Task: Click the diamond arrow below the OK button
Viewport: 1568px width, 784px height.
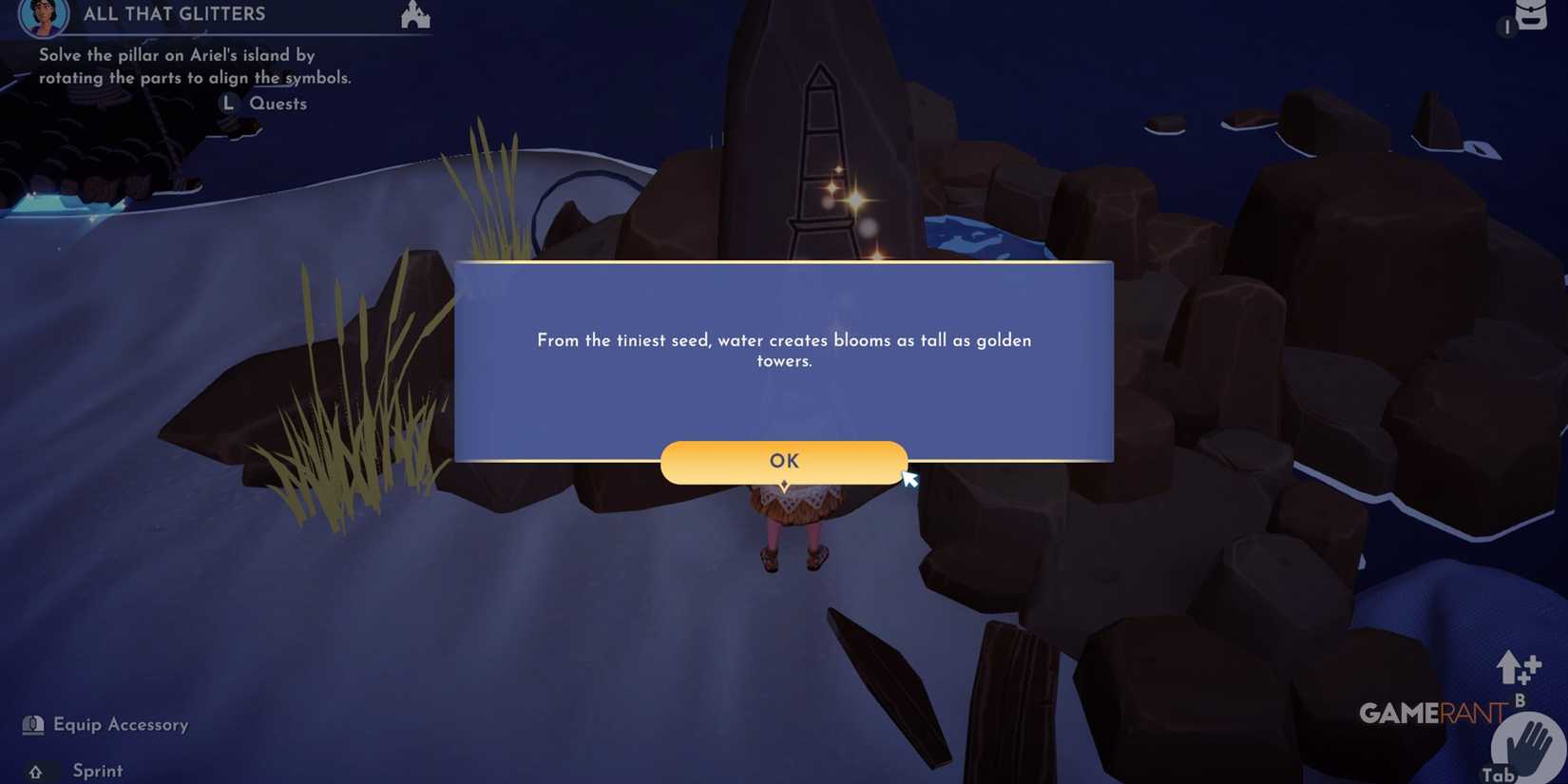Action: pyautogui.click(x=783, y=485)
